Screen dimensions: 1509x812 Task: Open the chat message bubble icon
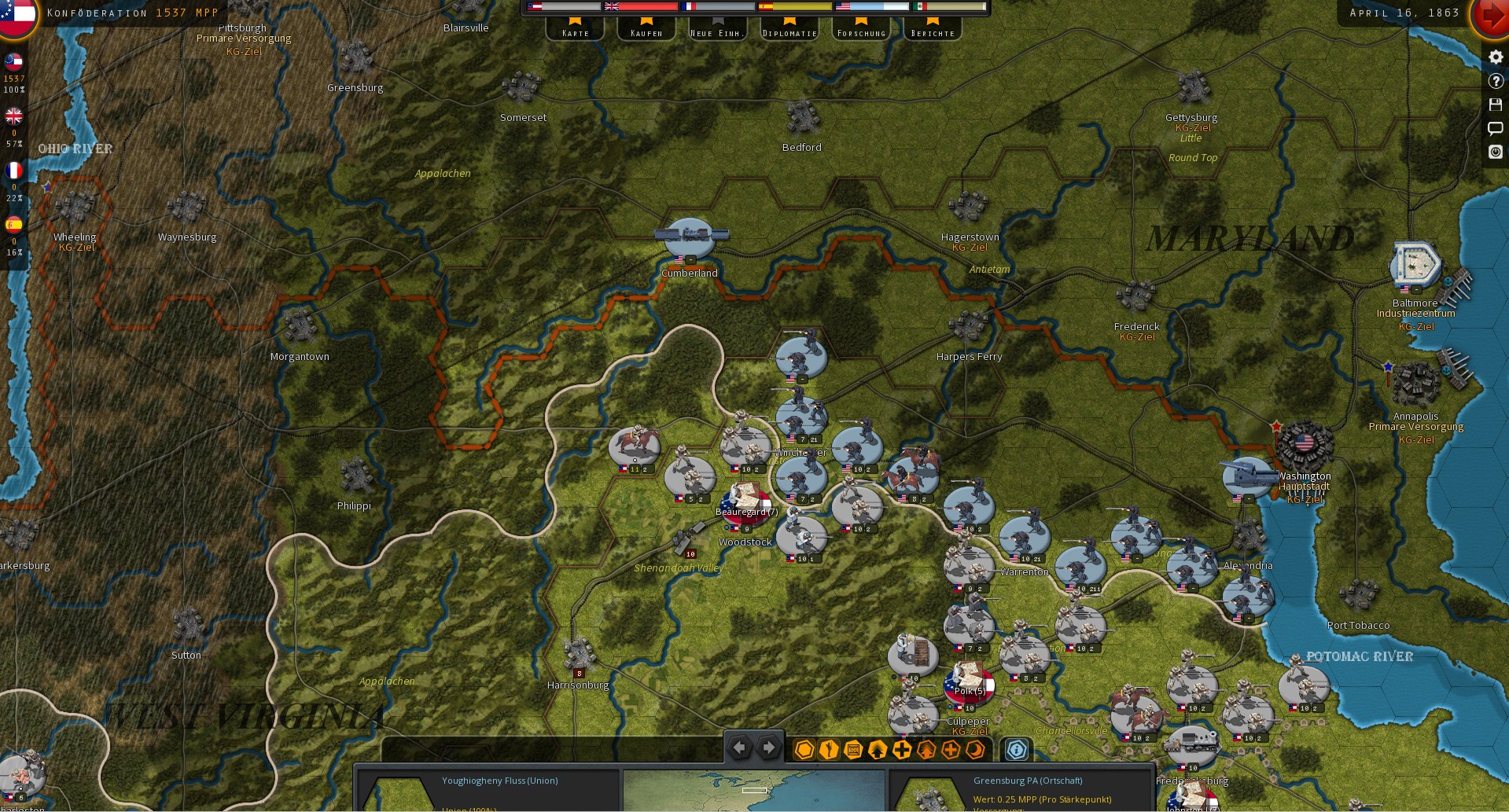tap(1495, 128)
